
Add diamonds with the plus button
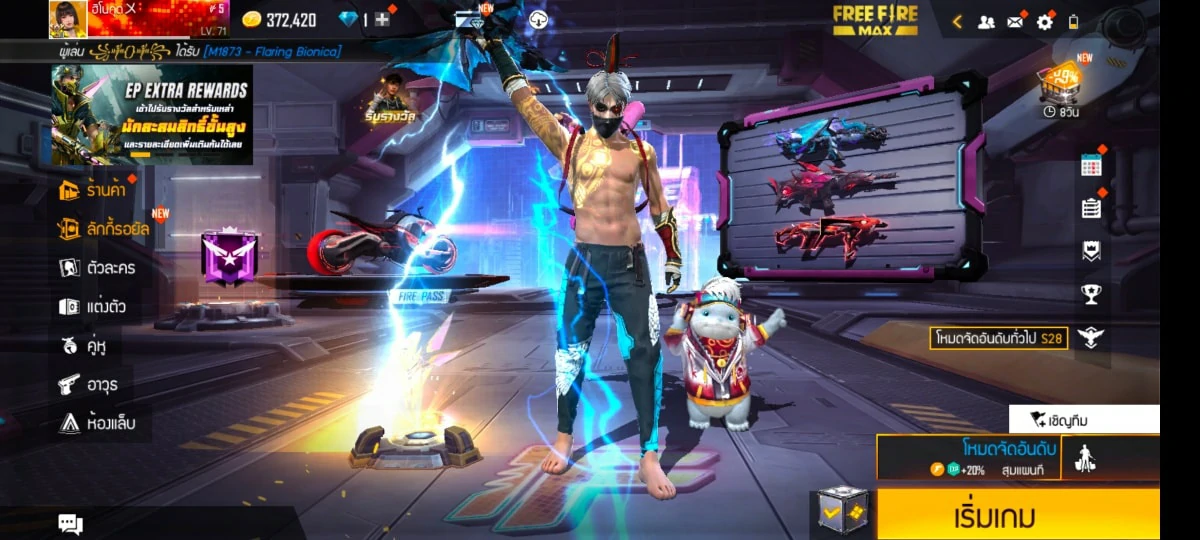pyautogui.click(x=382, y=20)
